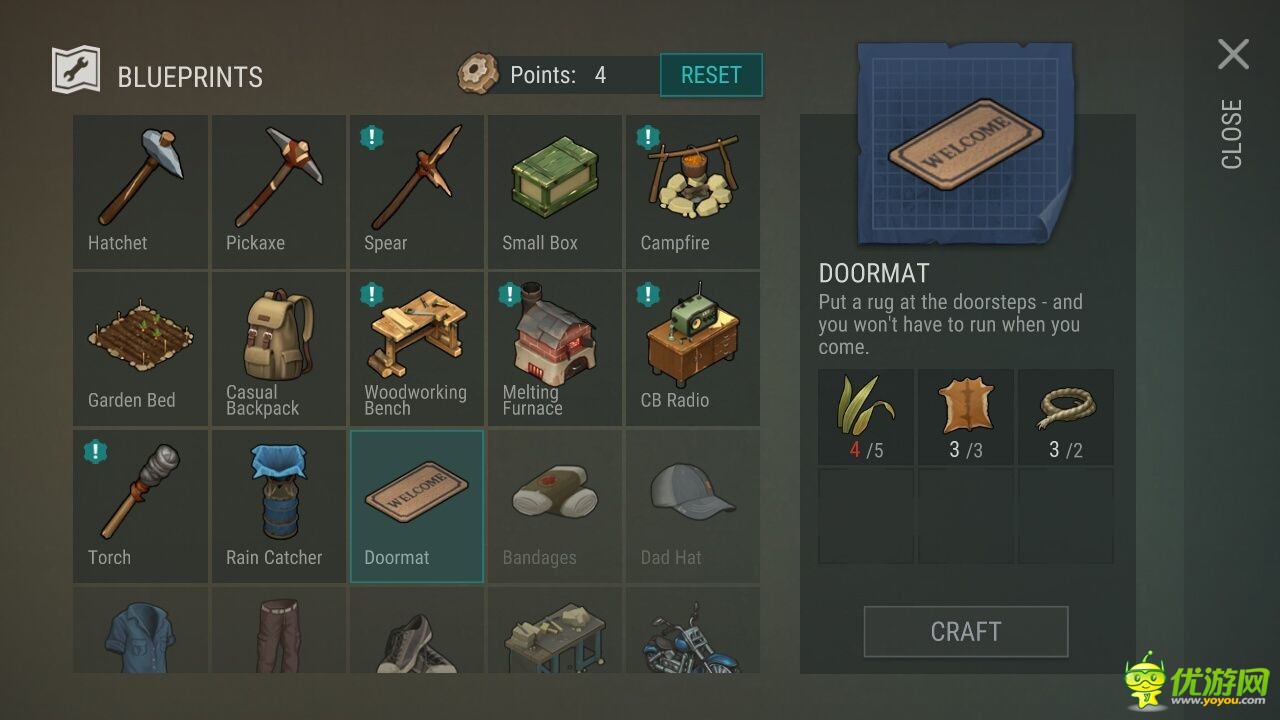Screen dimensions: 1280x720
Task: Select the locked Dad Hat blueprint
Action: tap(692, 505)
